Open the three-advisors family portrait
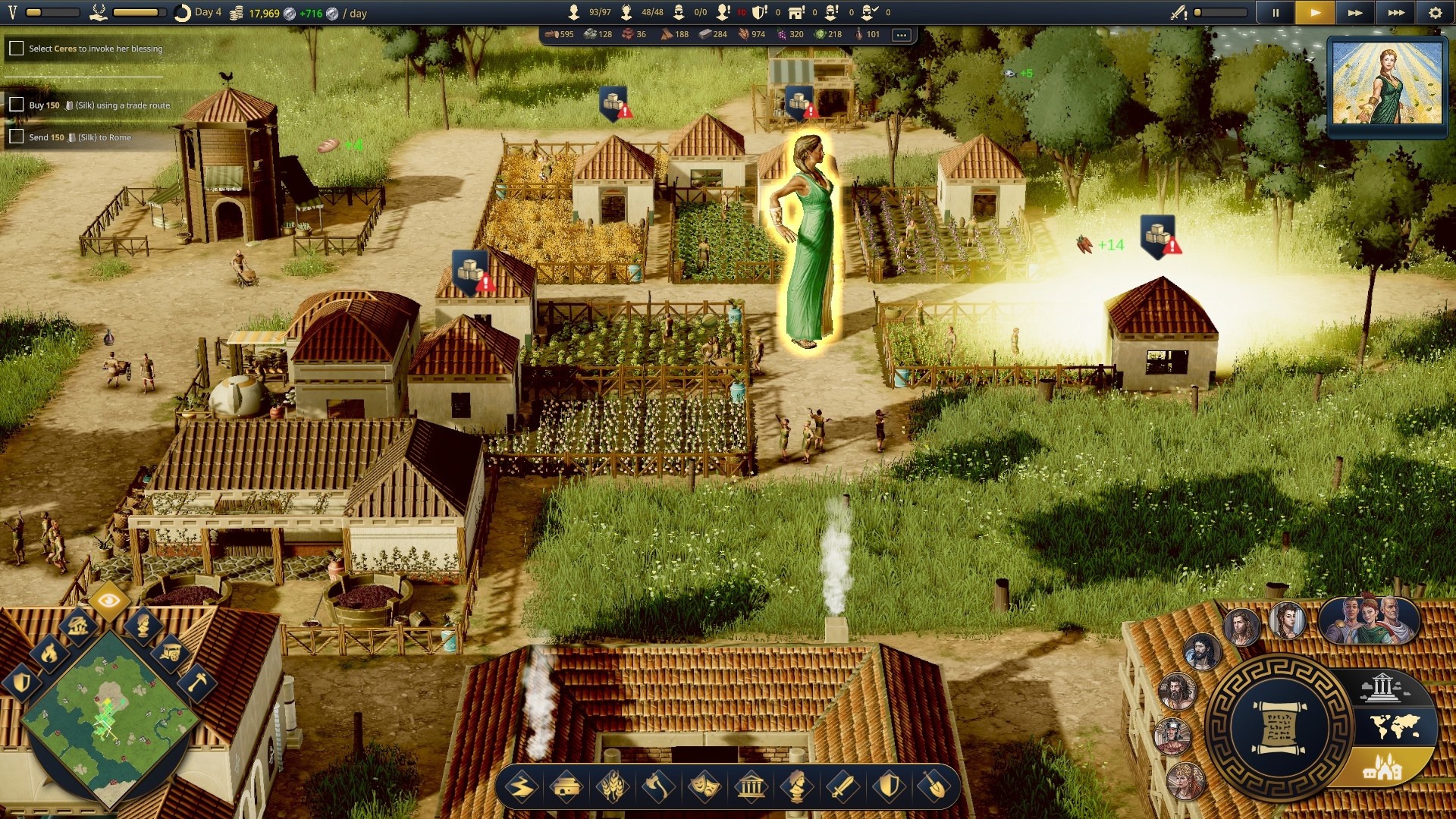Image resolution: width=1456 pixels, height=819 pixels. pos(1369,620)
